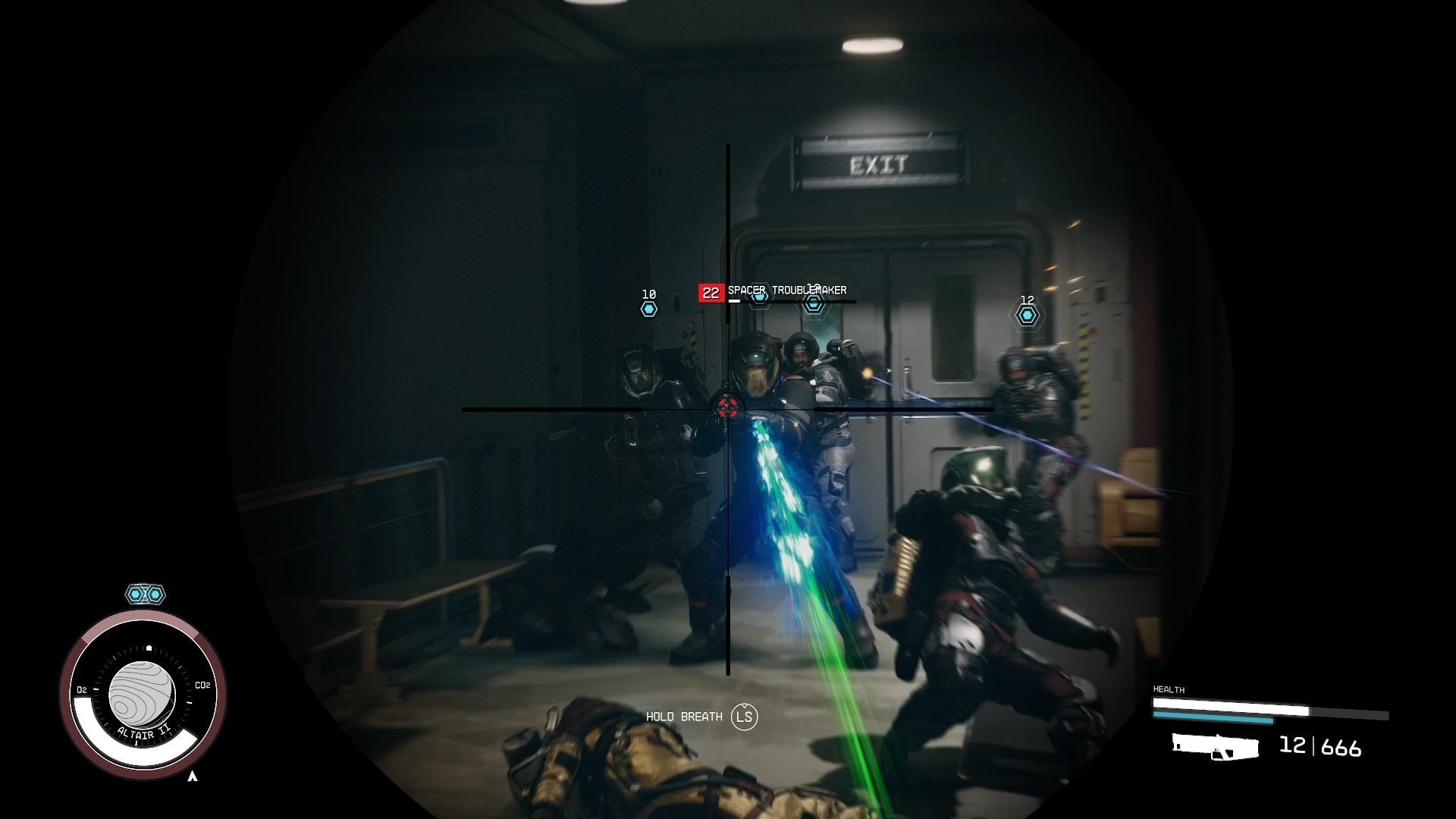Click the blue hexagon marker labeled 10

click(648, 309)
